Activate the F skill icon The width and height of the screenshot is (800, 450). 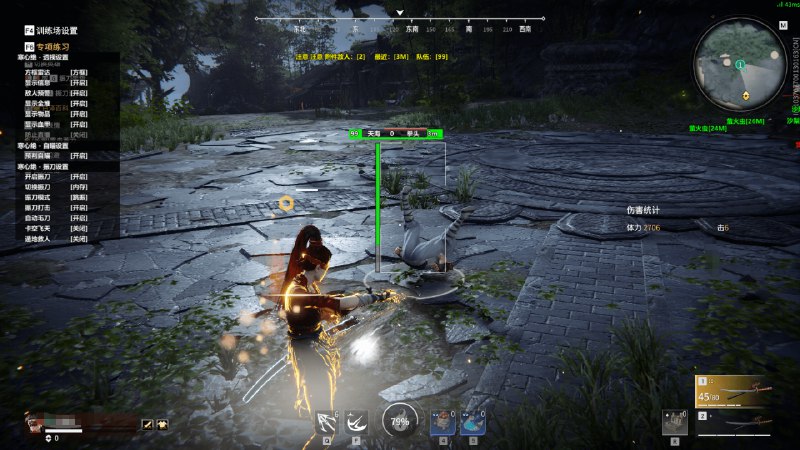355,422
